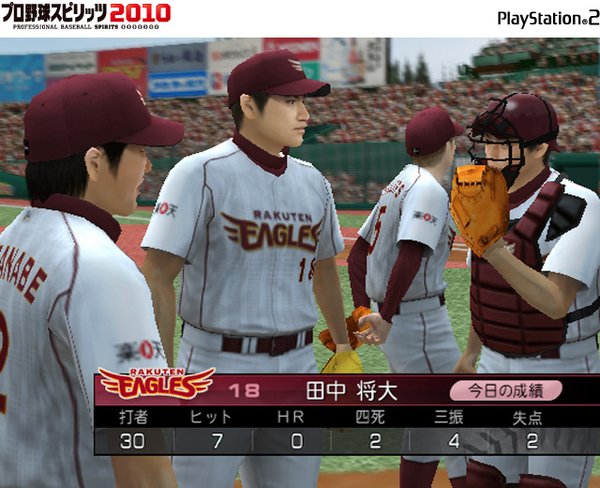This screenshot has width=600, height=488.
Task: Click the プロ野球スピリッツ2010 title logo
Action: coord(86,17)
